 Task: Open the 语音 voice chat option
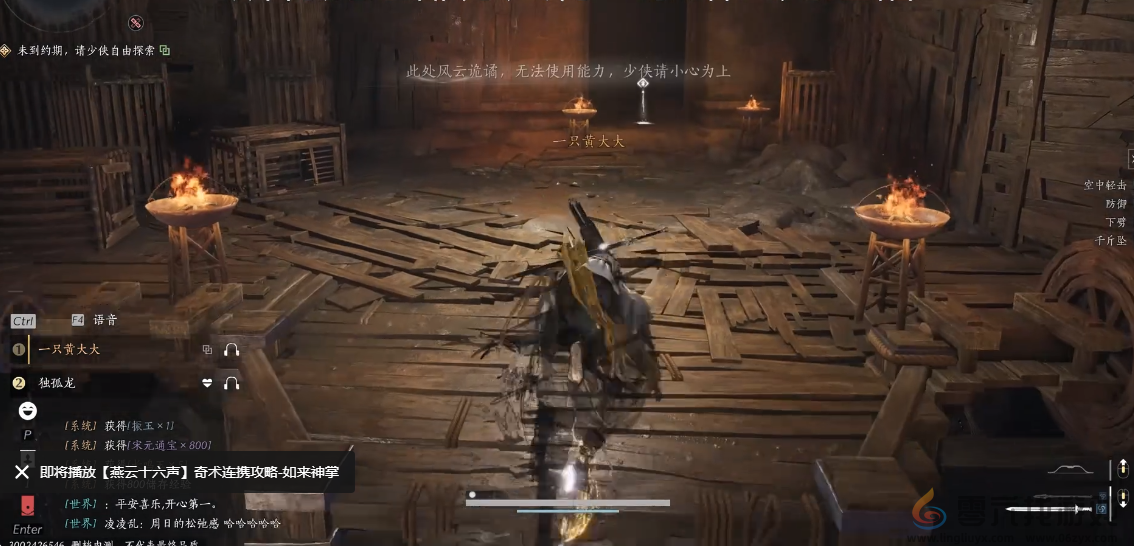pyautogui.click(x=104, y=320)
